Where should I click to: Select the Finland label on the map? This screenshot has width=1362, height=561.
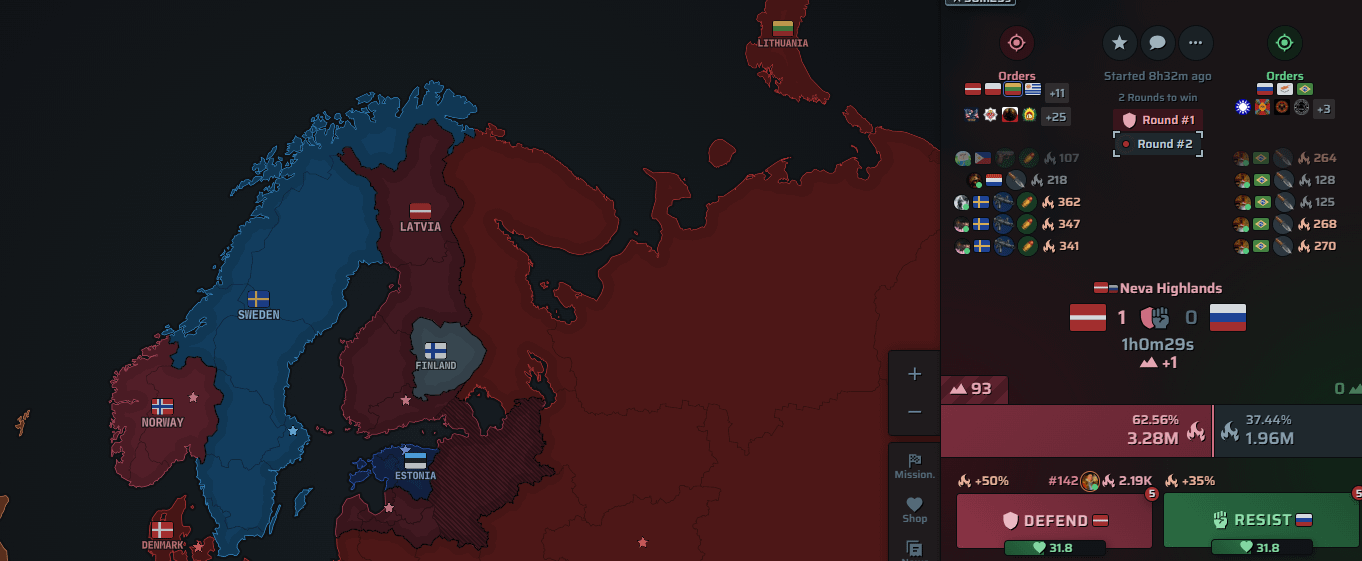coord(435,356)
